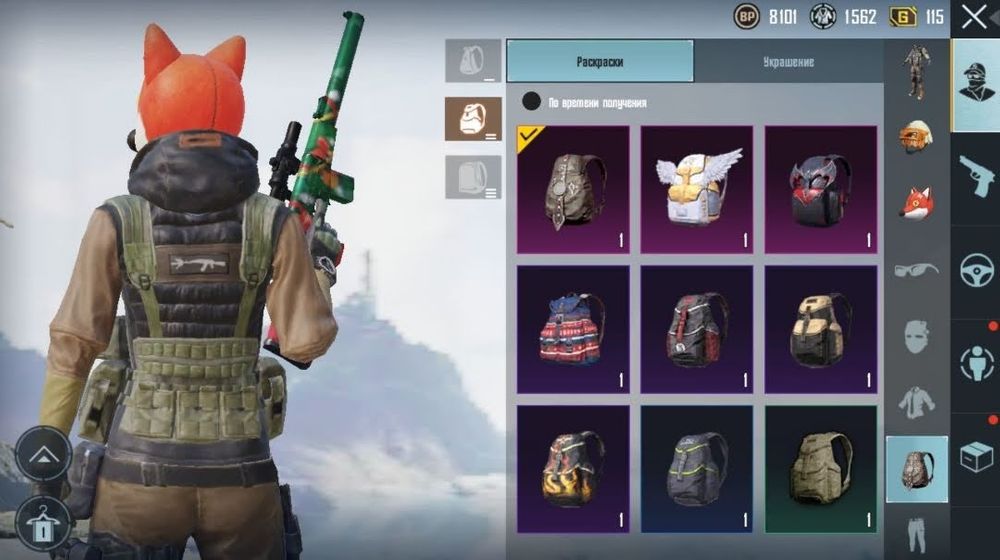
Task: Open the vehicles section steering wheel icon
Action: click(x=975, y=270)
